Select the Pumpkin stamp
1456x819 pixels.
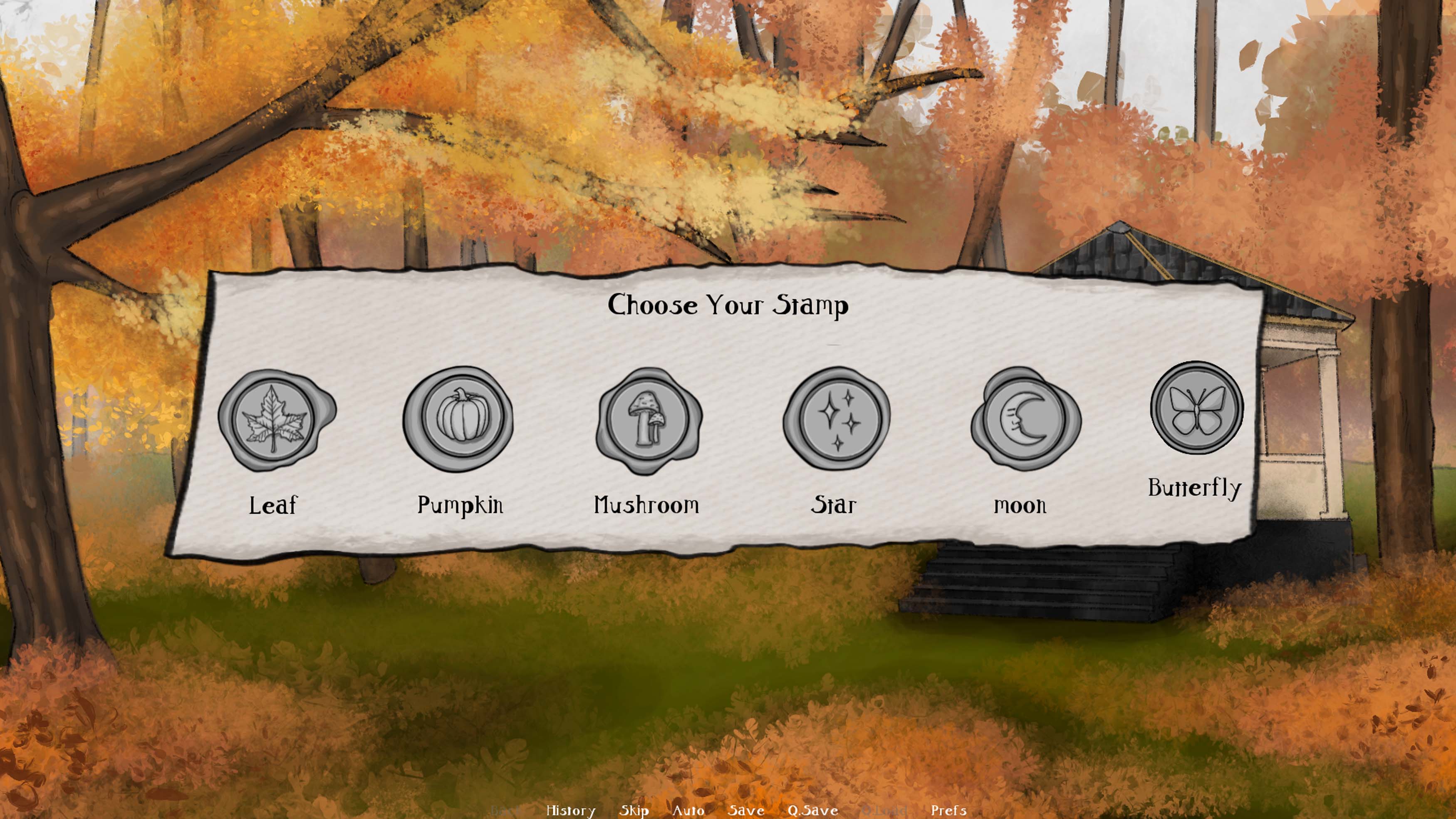click(458, 419)
